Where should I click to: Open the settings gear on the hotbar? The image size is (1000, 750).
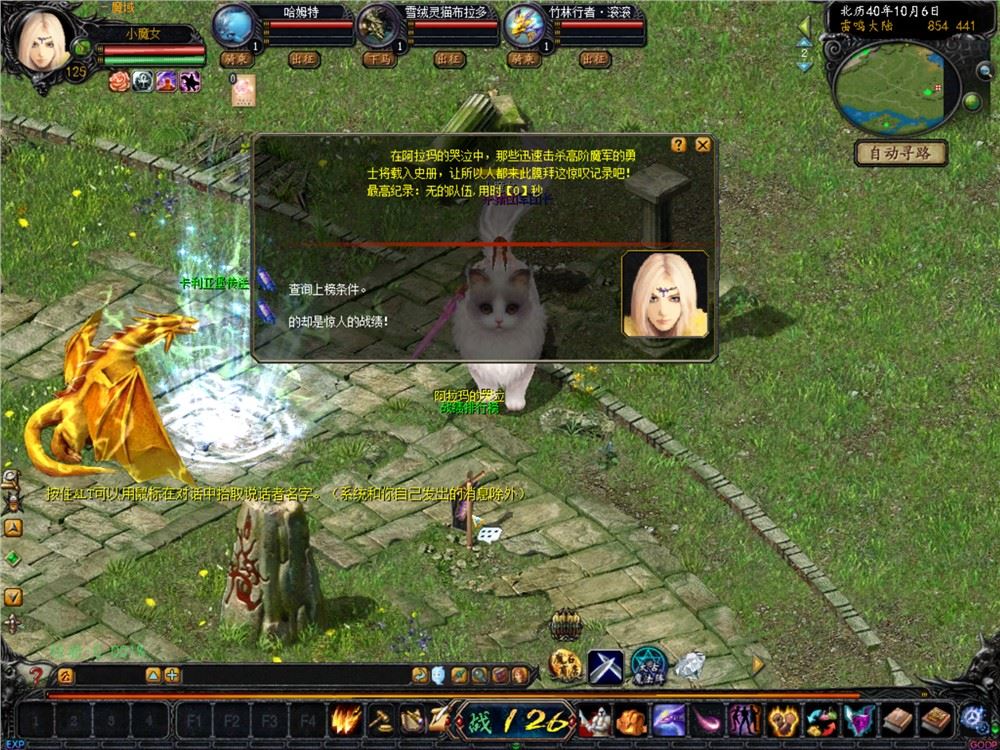coord(972,718)
